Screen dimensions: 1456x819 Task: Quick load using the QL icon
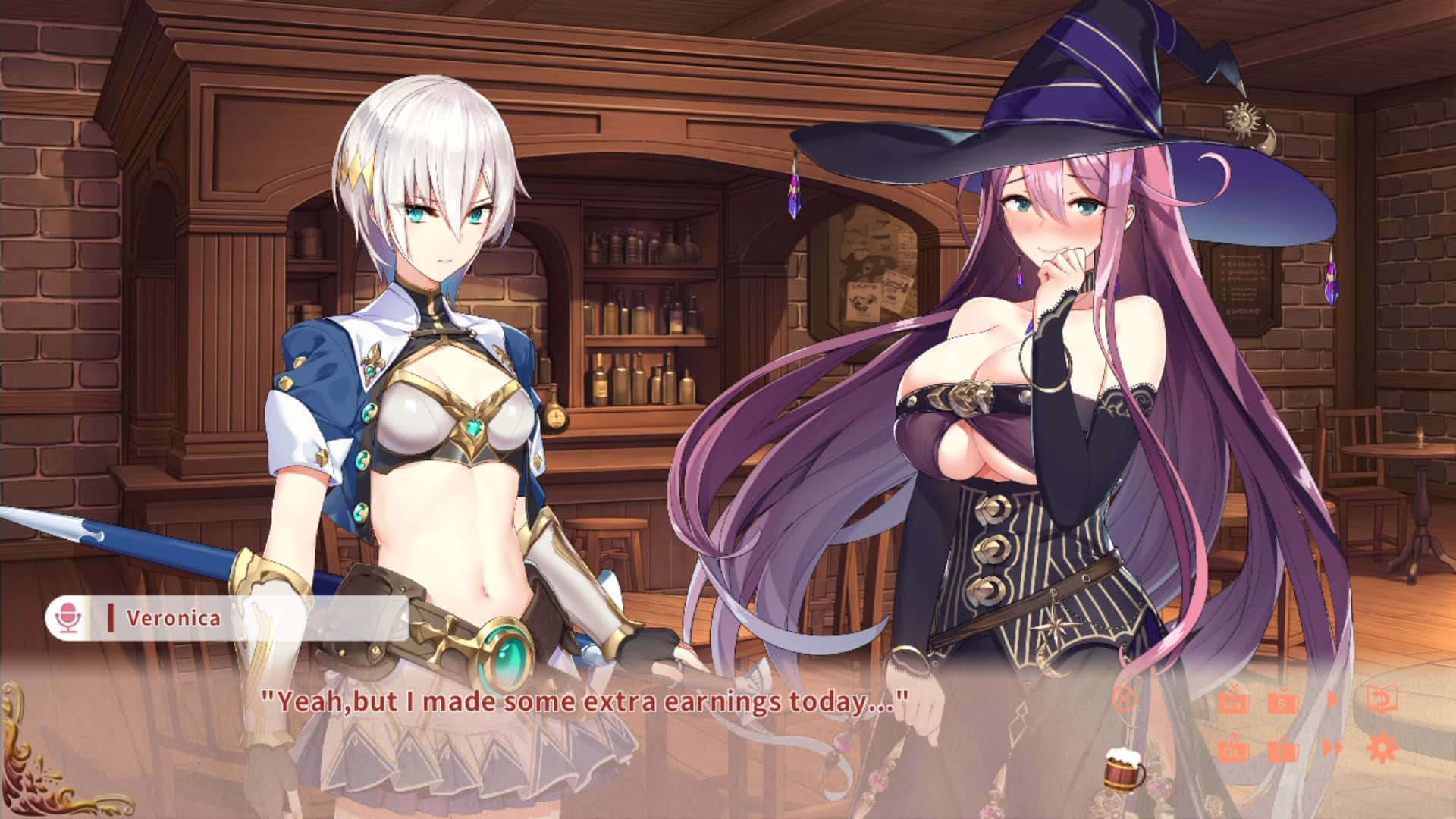pos(1235,750)
